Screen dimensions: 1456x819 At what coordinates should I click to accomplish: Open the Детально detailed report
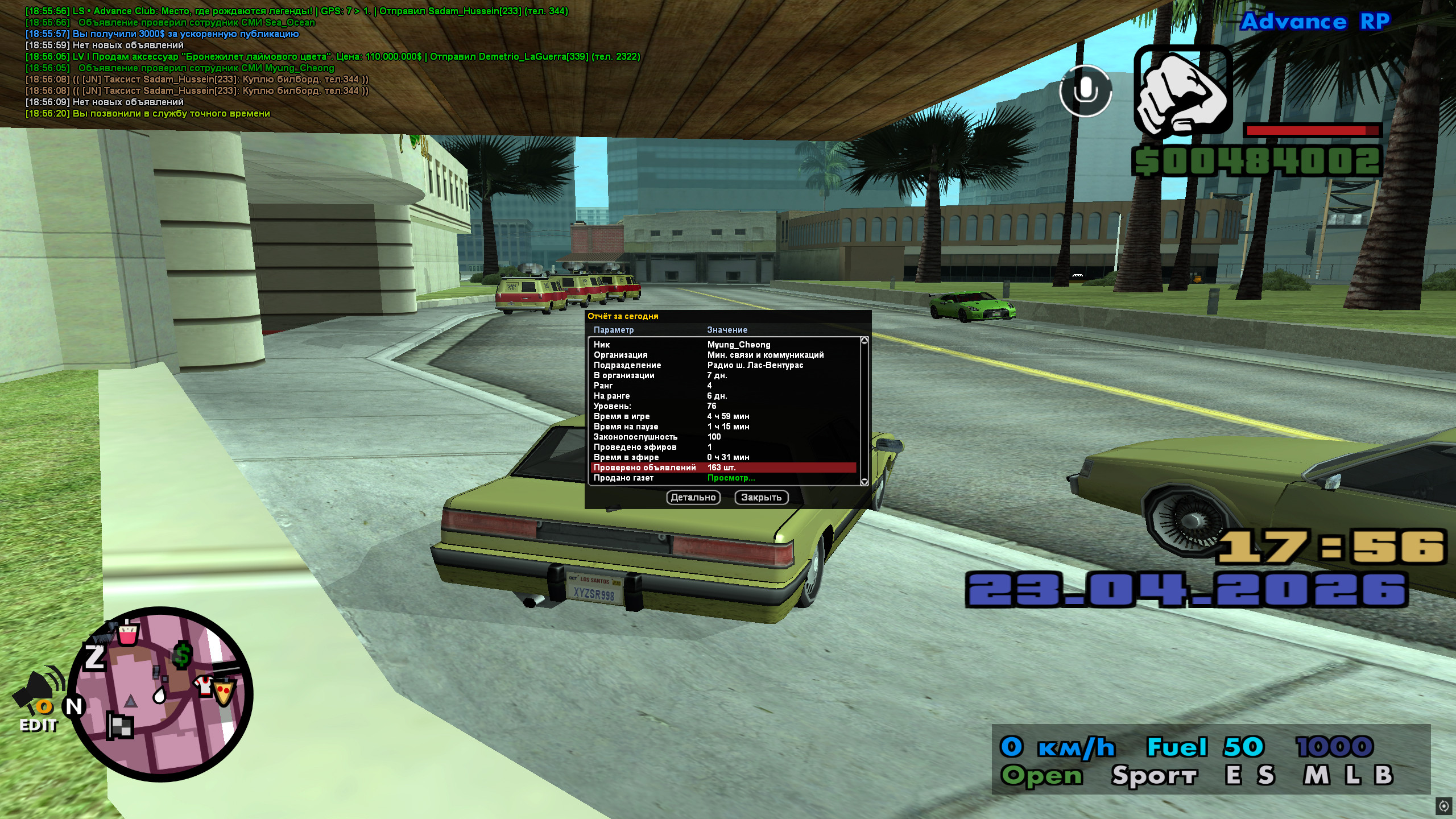693,497
